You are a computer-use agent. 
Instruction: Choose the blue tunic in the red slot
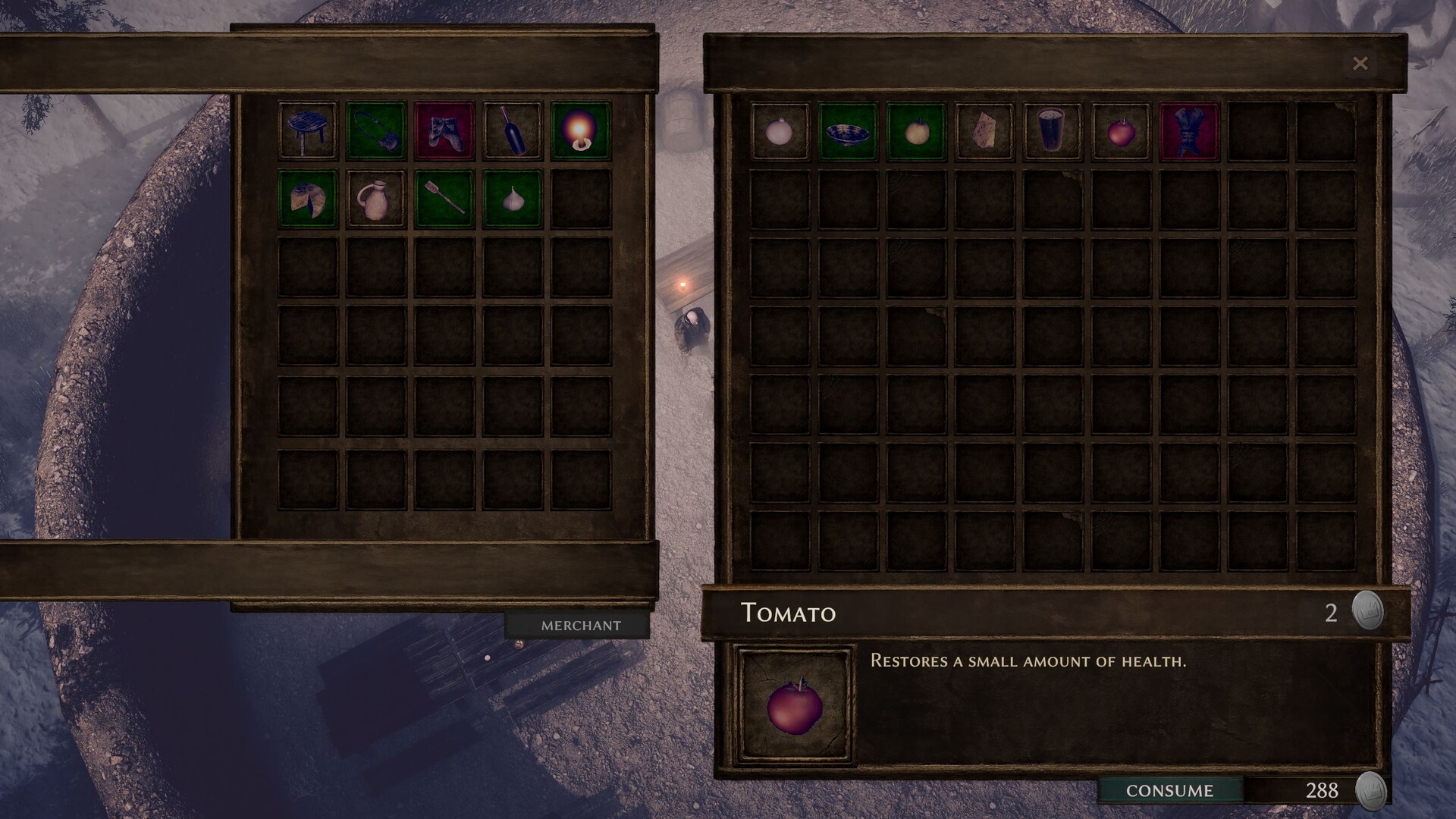tap(1189, 131)
